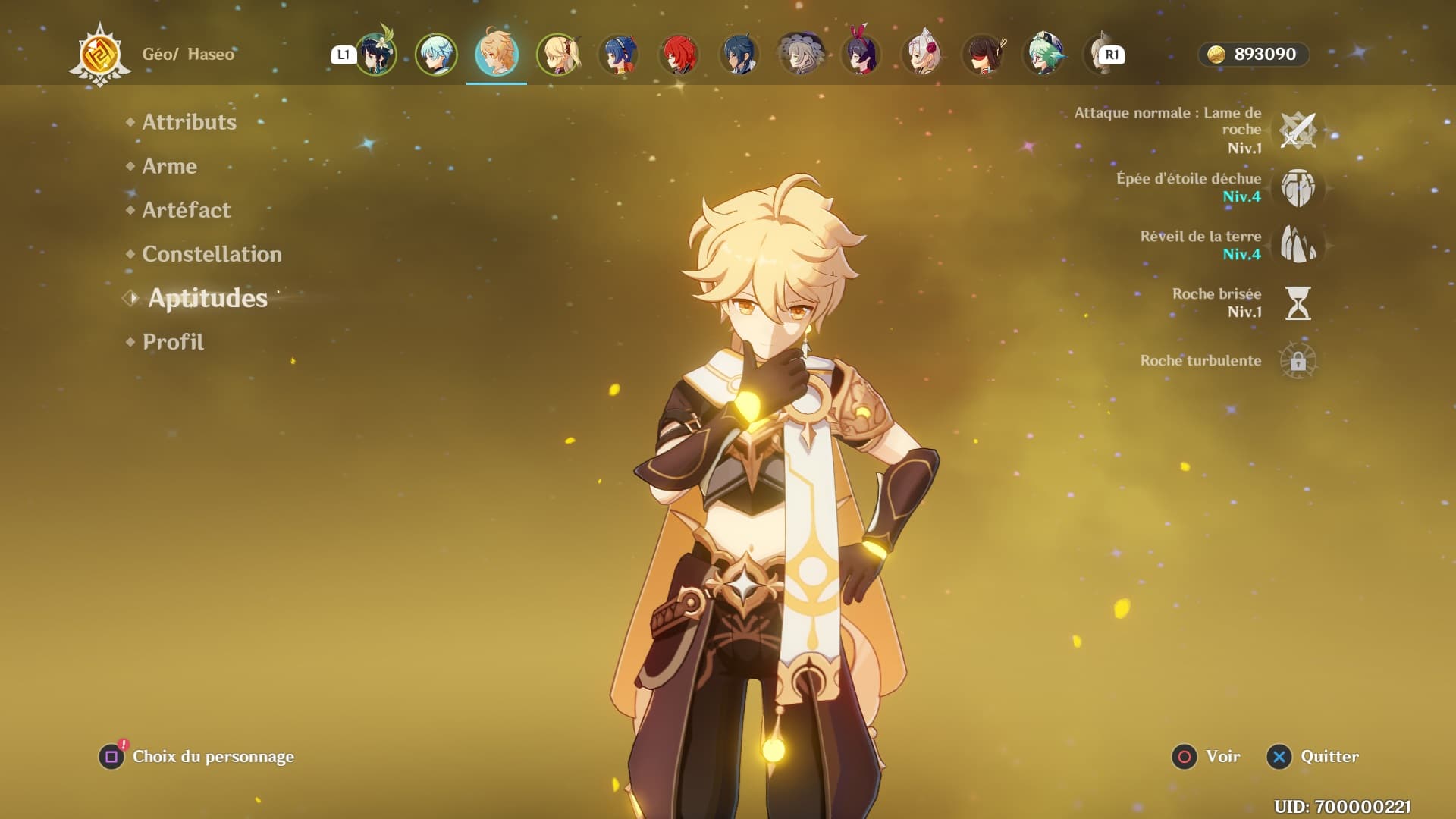Select the Attaque normale: Lame de roche talent
1456x819 pixels.
click(x=1298, y=130)
